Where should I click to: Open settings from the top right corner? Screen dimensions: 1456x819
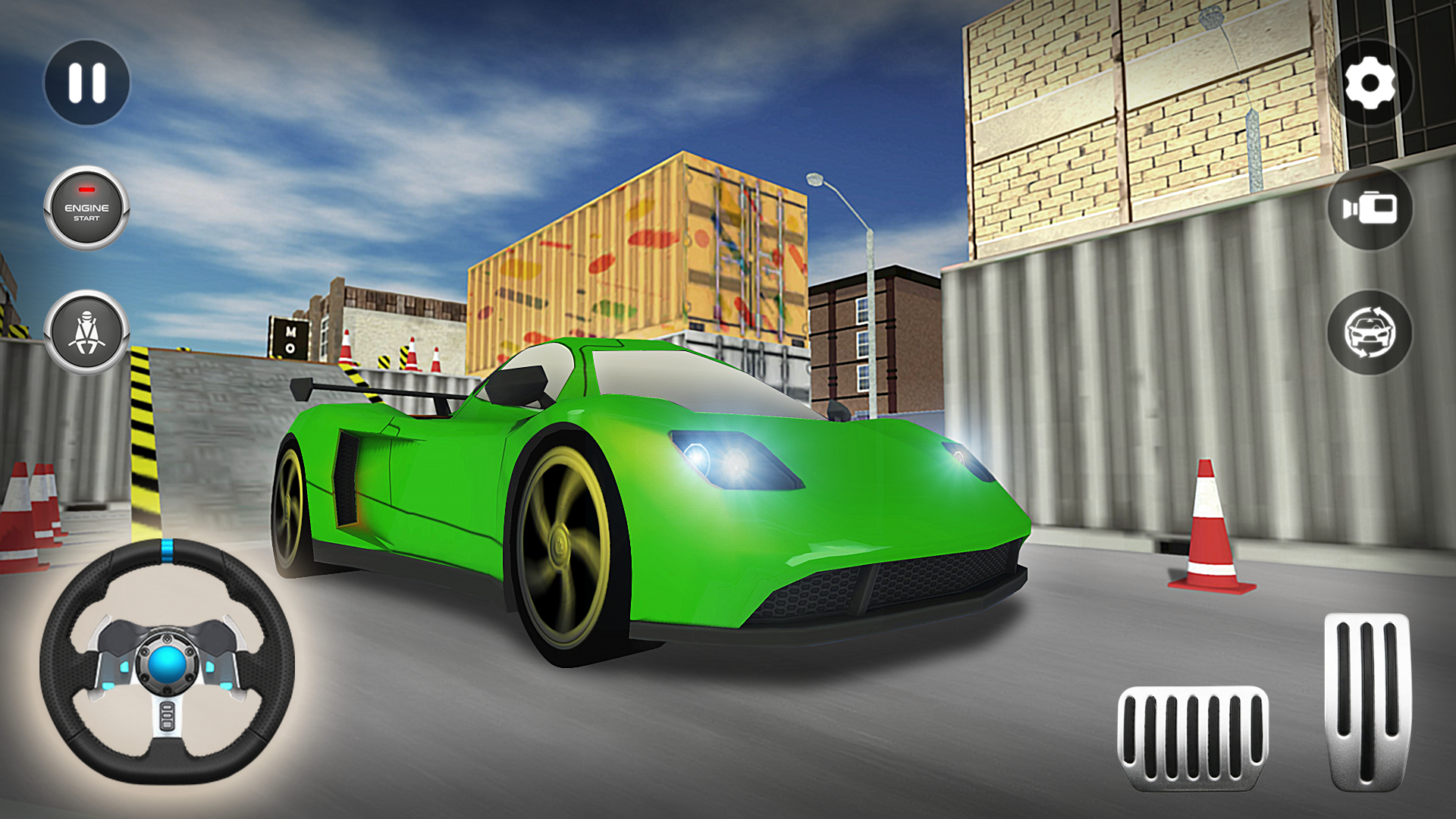tap(1370, 83)
